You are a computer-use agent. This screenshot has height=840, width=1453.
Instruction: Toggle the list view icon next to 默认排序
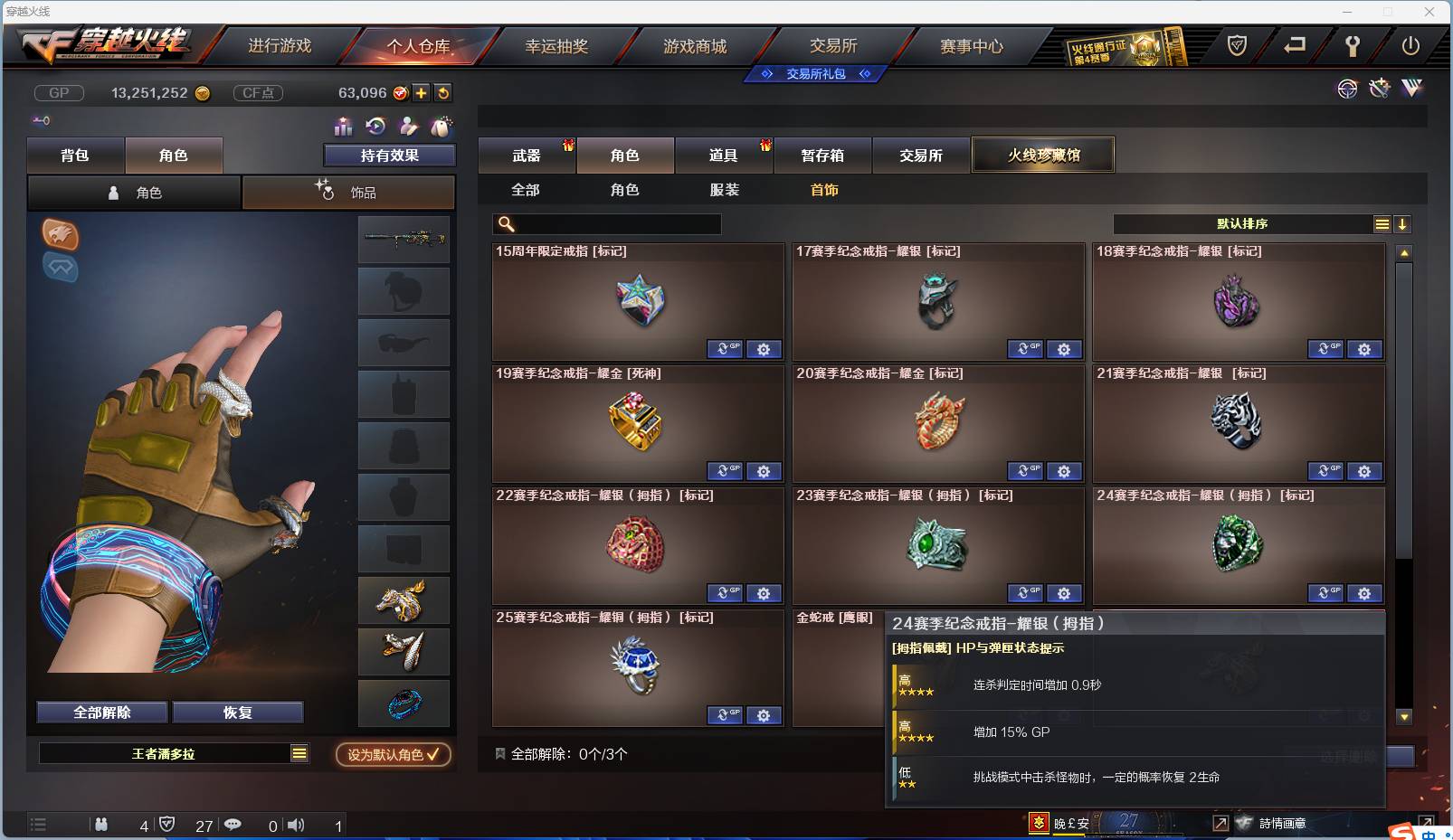click(x=1382, y=223)
